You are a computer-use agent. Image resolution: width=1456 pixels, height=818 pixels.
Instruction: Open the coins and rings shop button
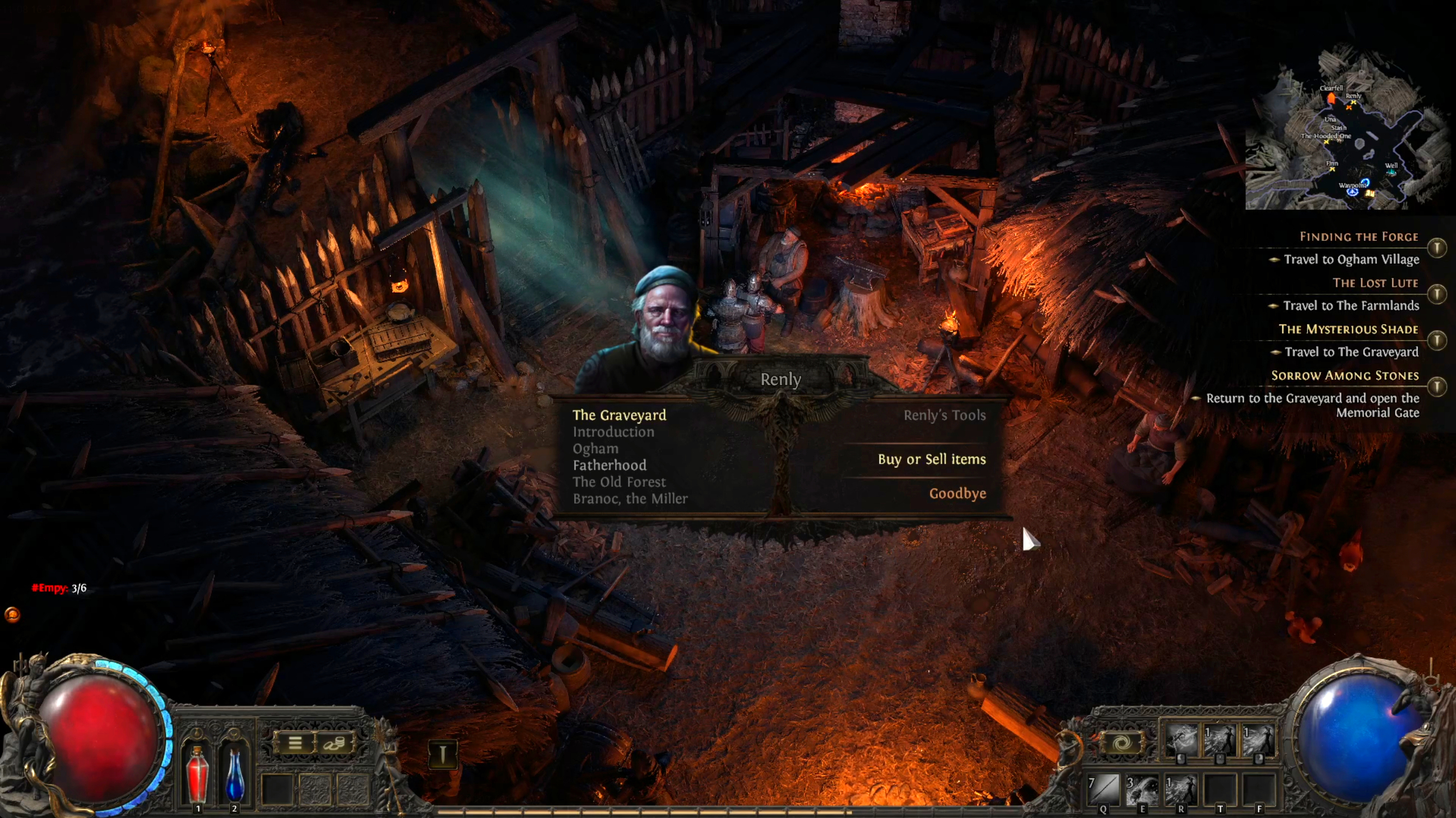point(333,743)
